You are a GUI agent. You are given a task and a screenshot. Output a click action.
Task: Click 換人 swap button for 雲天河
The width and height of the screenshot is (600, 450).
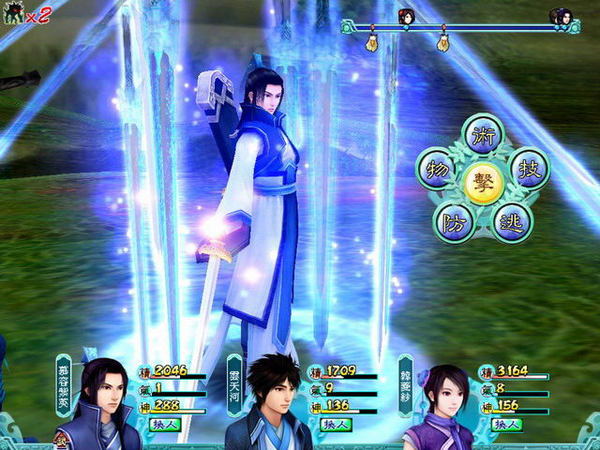click(x=334, y=424)
